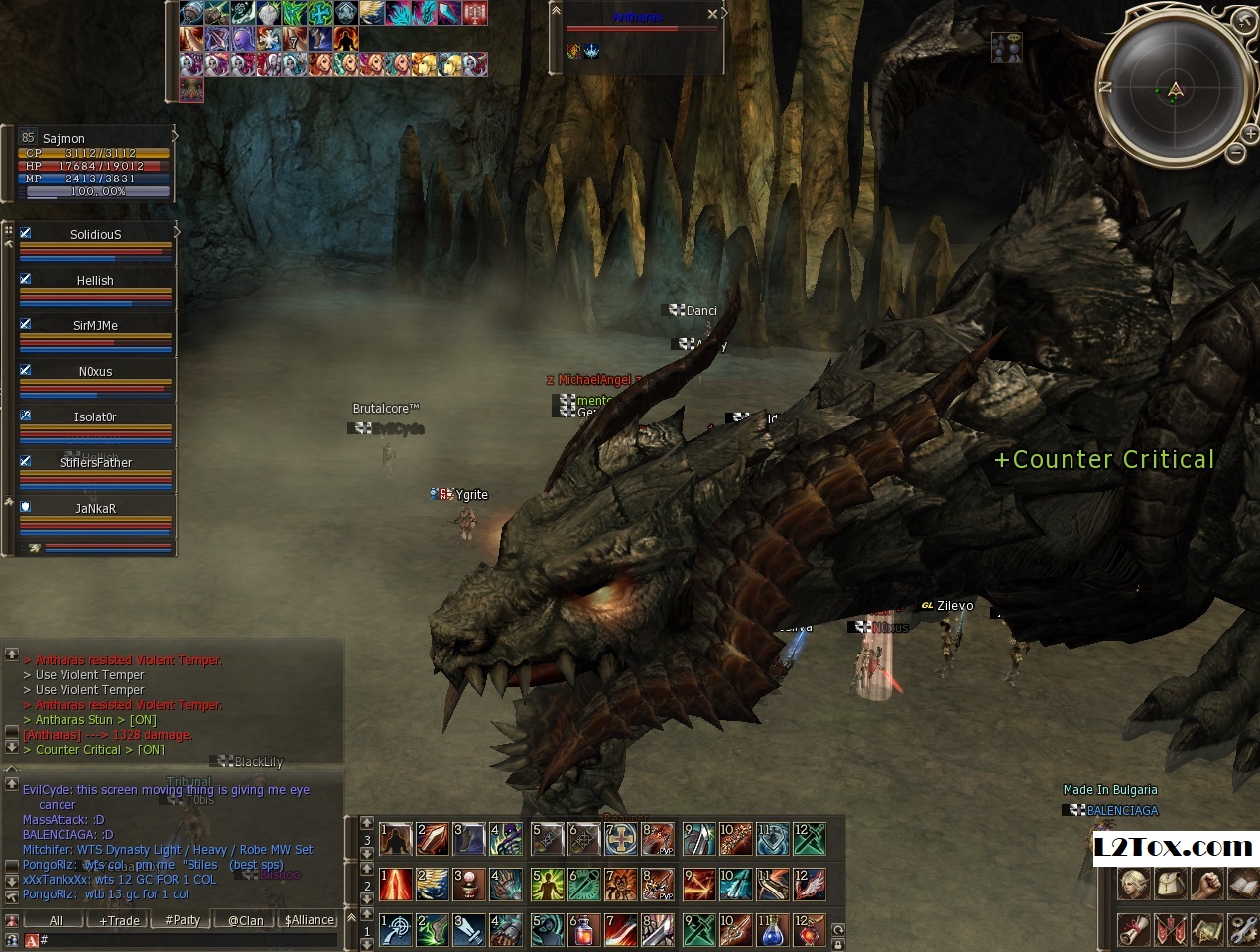1260x952 pixels.
Task: Open the character status elf portrait icon
Action: click(x=1134, y=884)
